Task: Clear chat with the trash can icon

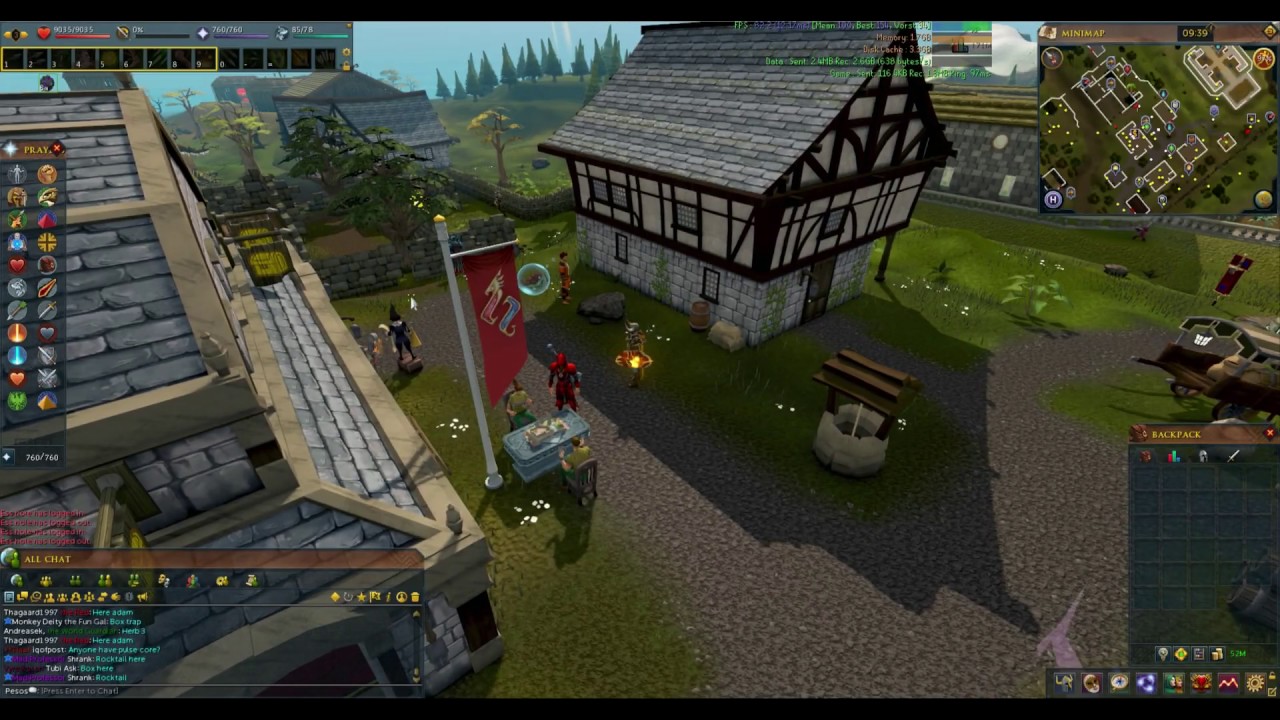Action: [415, 597]
